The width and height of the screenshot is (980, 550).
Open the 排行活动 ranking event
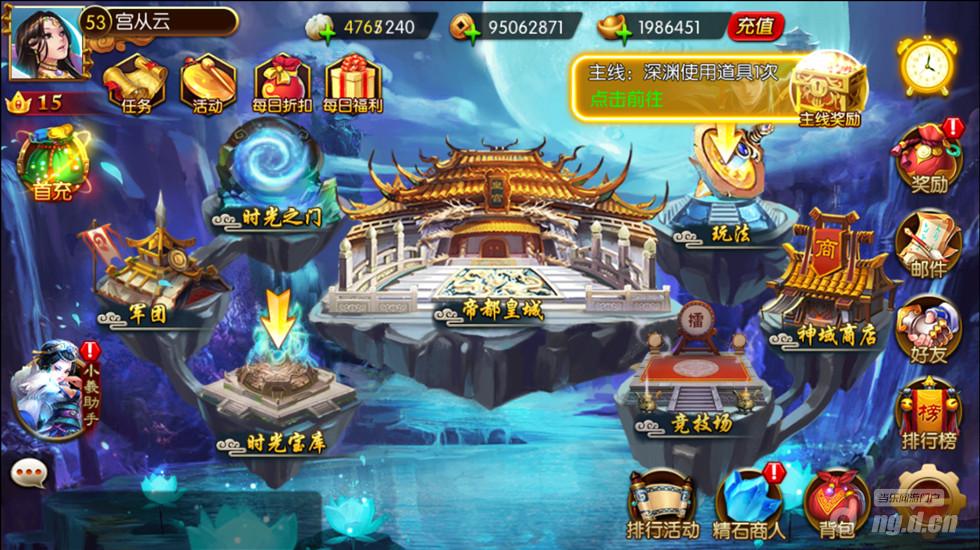pyautogui.click(x=662, y=503)
